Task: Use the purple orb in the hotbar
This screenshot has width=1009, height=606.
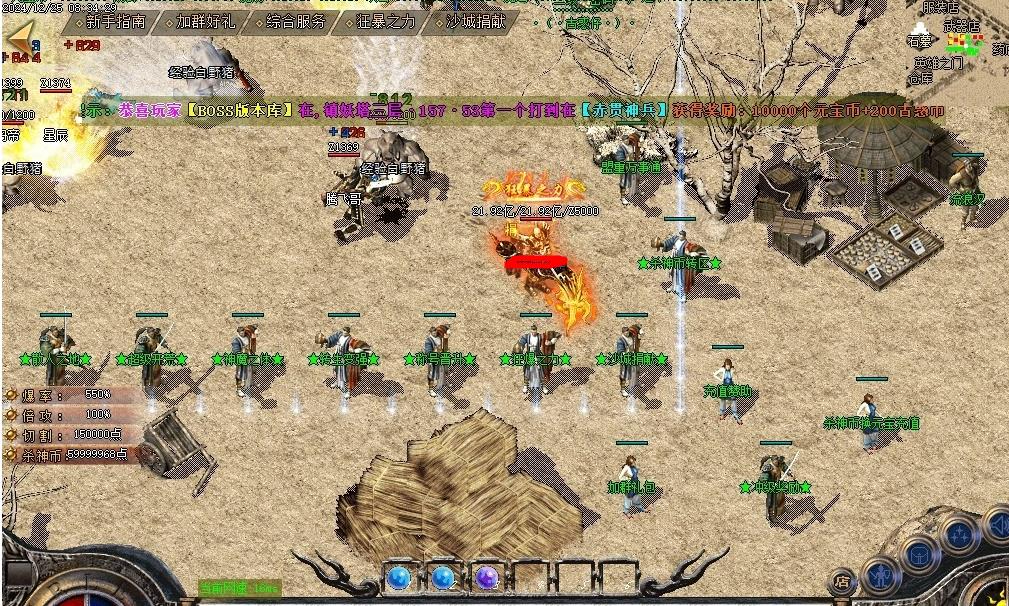Action: pos(487,578)
